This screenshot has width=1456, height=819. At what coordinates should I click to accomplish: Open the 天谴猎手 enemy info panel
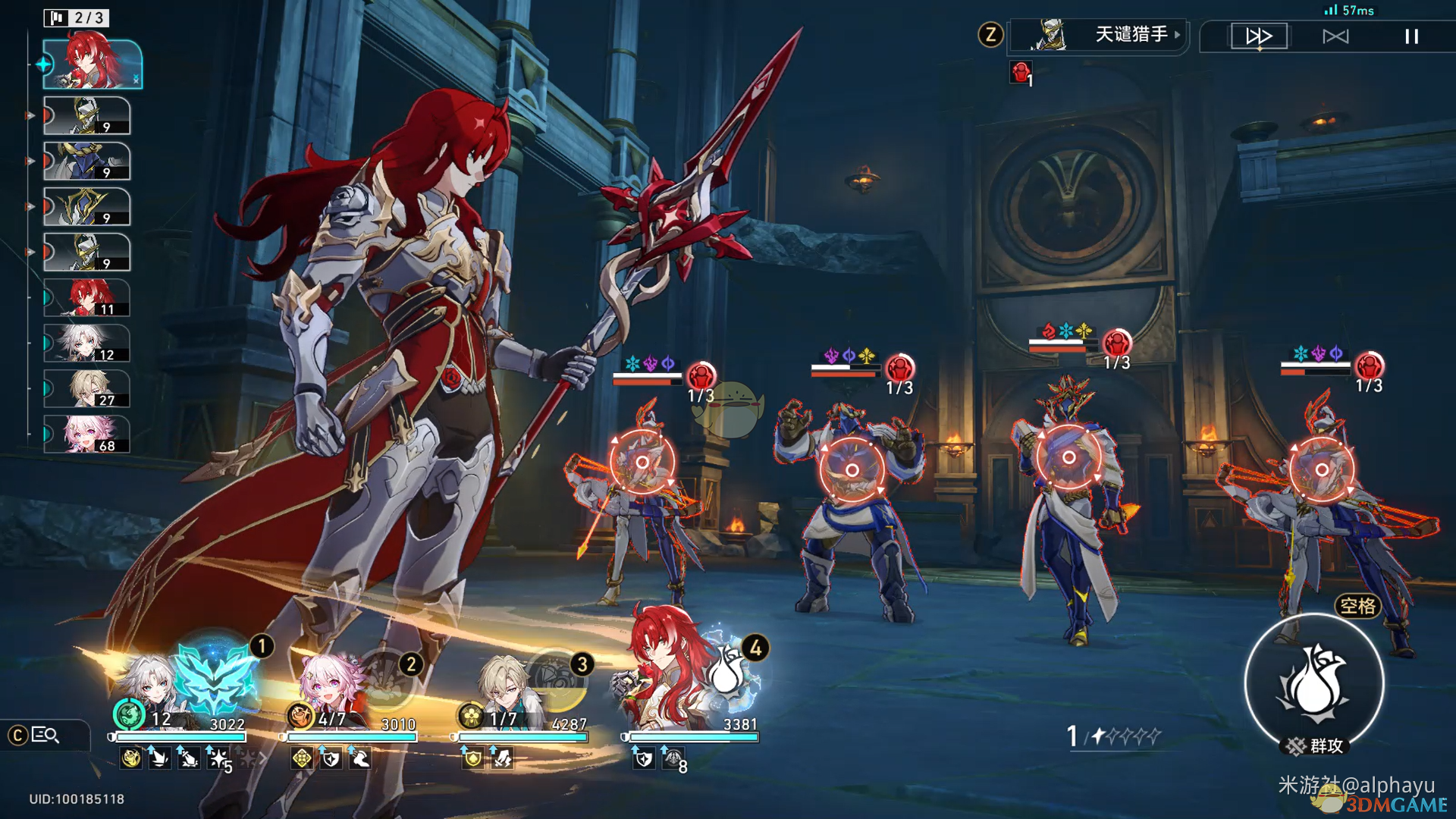click(x=1100, y=35)
